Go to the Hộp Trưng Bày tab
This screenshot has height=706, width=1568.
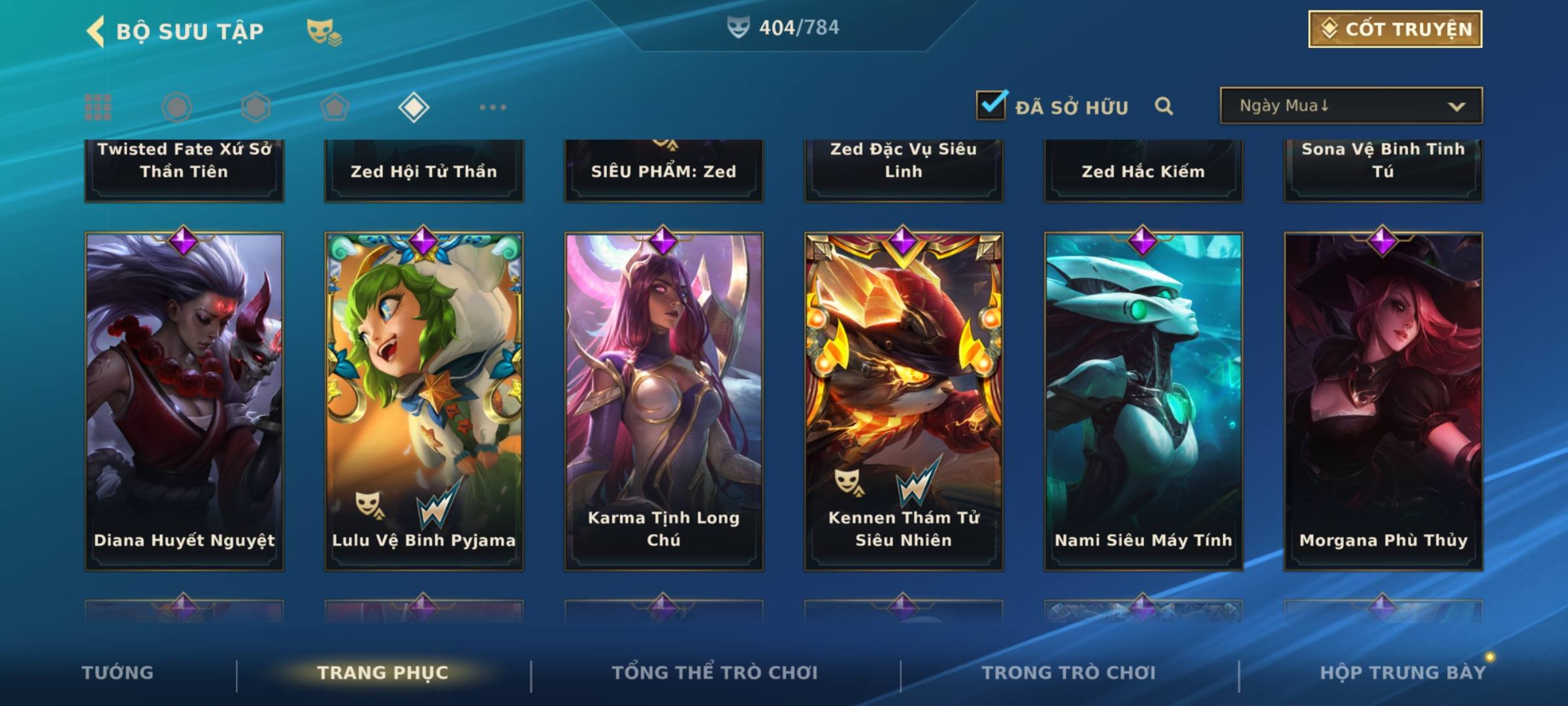(x=1403, y=673)
